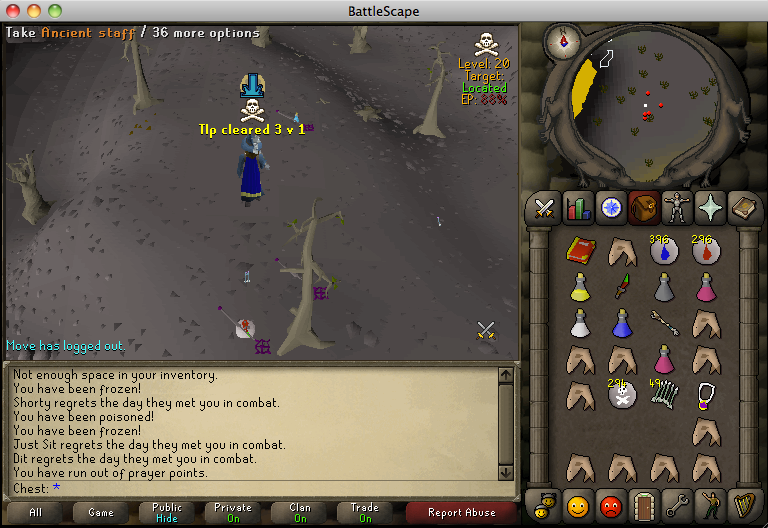This screenshot has width=768, height=528.
Task: Click the Report Abuse button
Action: 461,512
